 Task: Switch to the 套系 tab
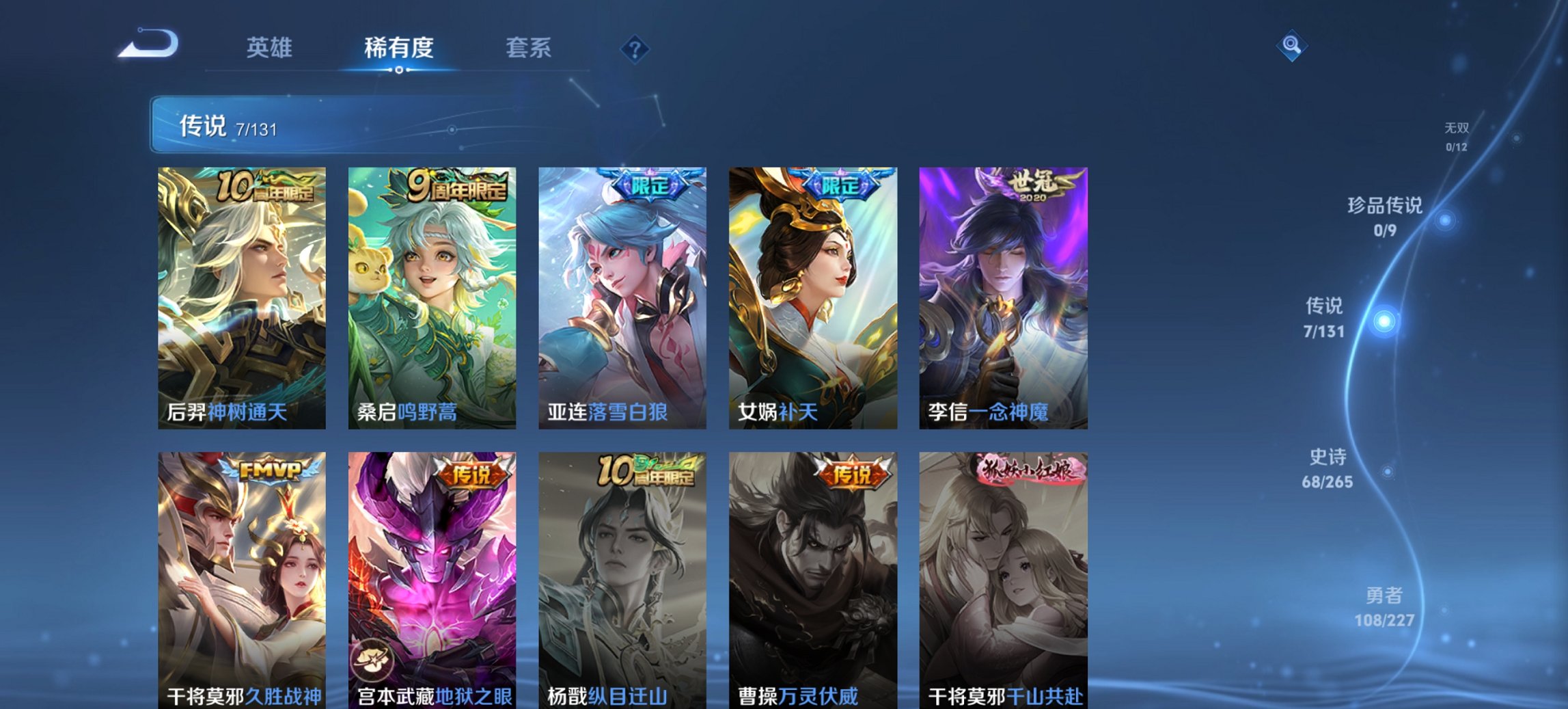tap(529, 48)
